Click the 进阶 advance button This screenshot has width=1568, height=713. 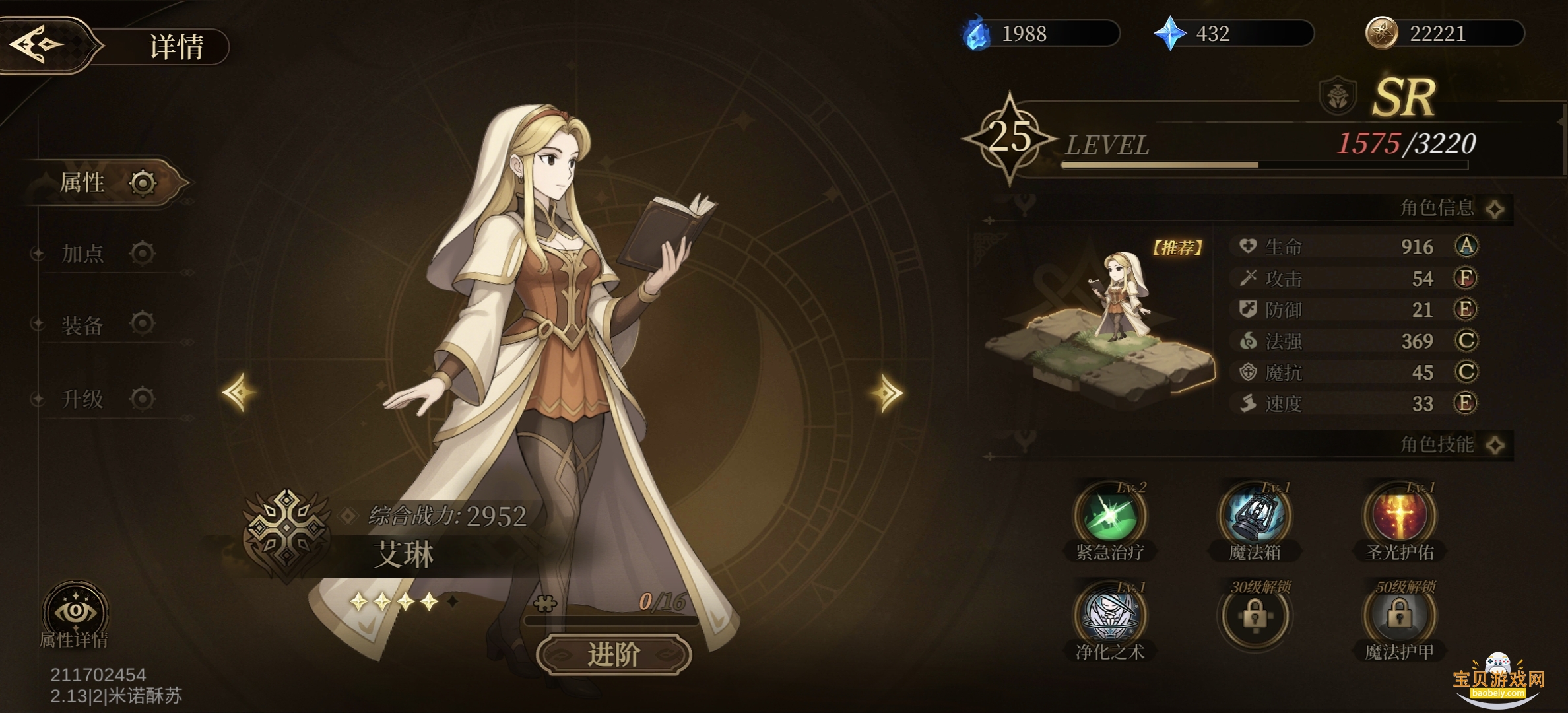614,654
